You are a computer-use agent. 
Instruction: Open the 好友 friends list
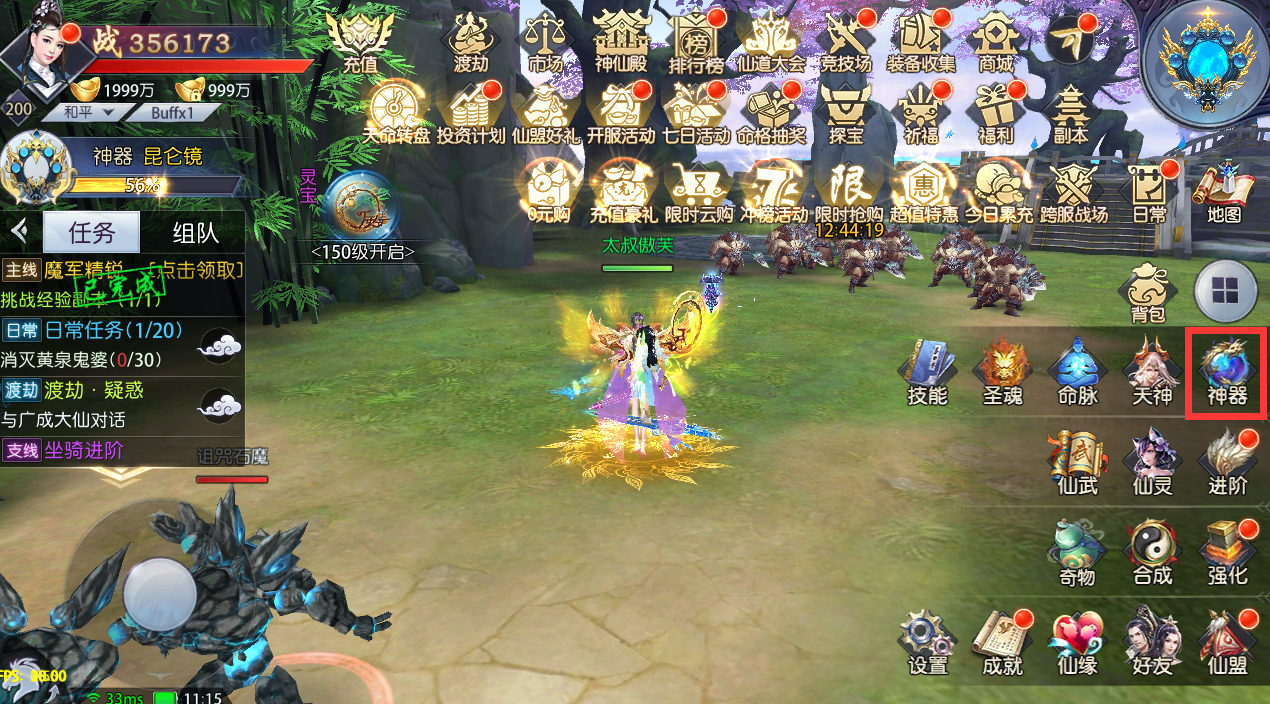click(1150, 640)
